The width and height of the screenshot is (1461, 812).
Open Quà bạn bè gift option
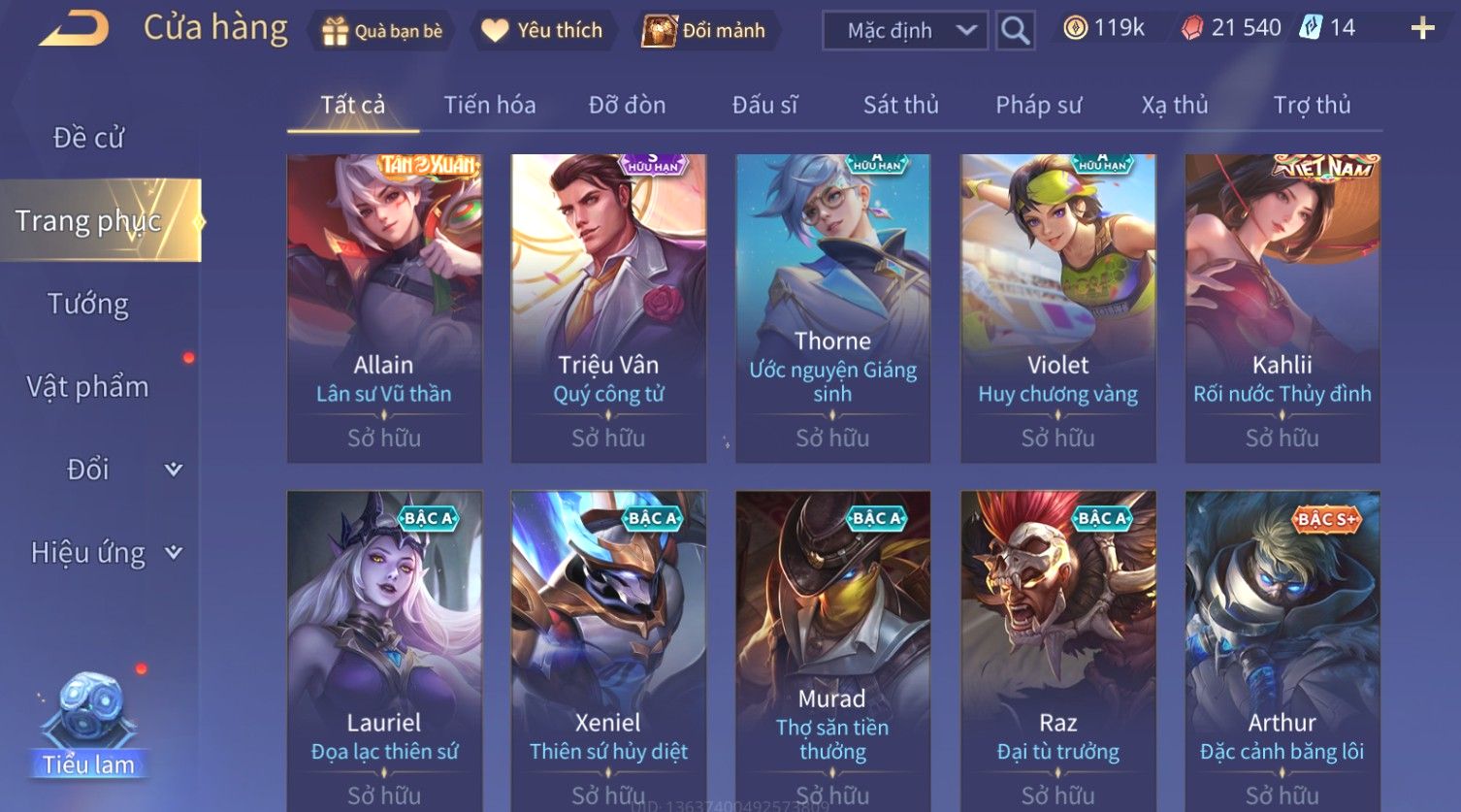tap(382, 31)
